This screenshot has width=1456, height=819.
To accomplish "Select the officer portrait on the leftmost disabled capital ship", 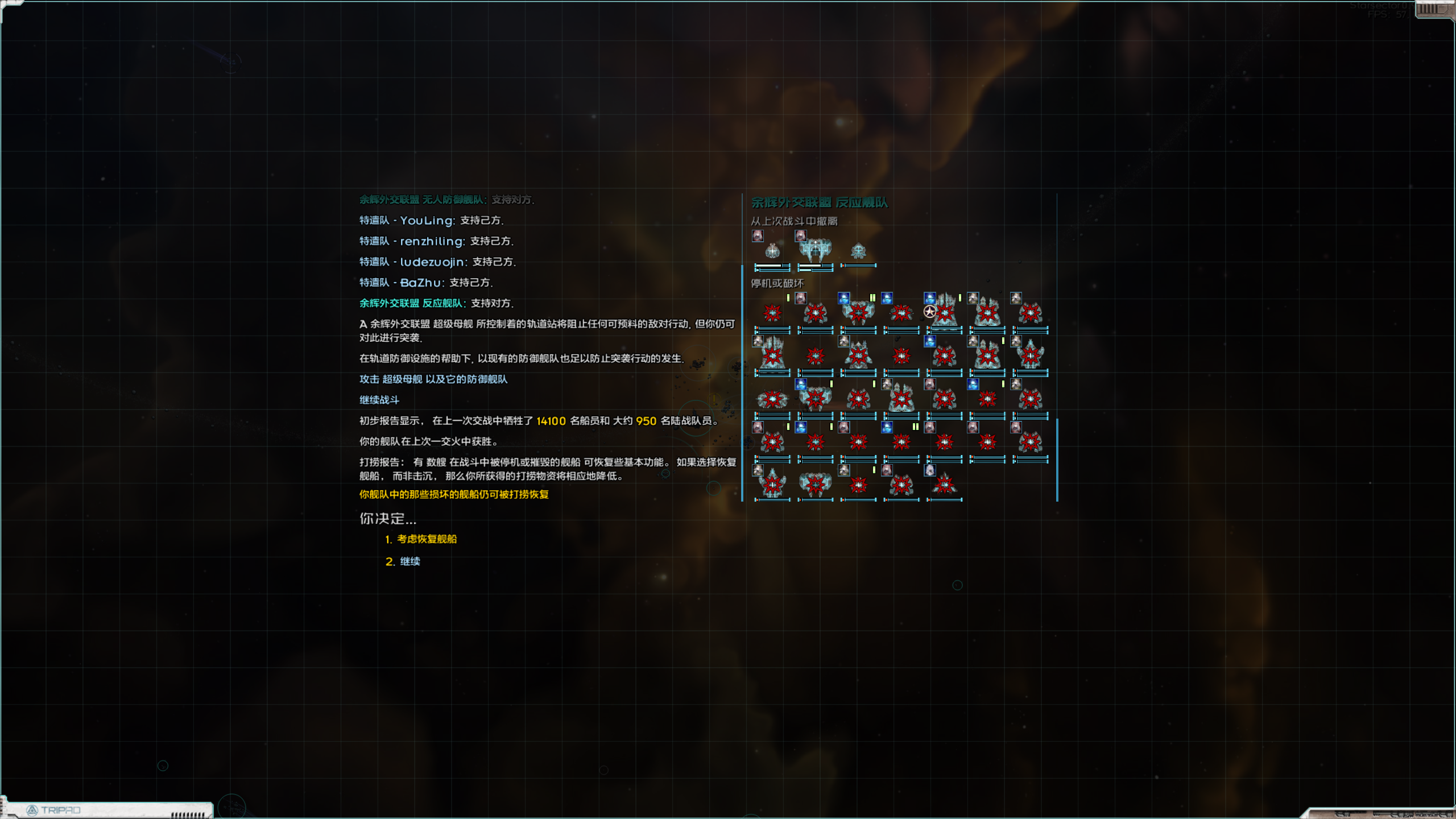I will (757, 342).
